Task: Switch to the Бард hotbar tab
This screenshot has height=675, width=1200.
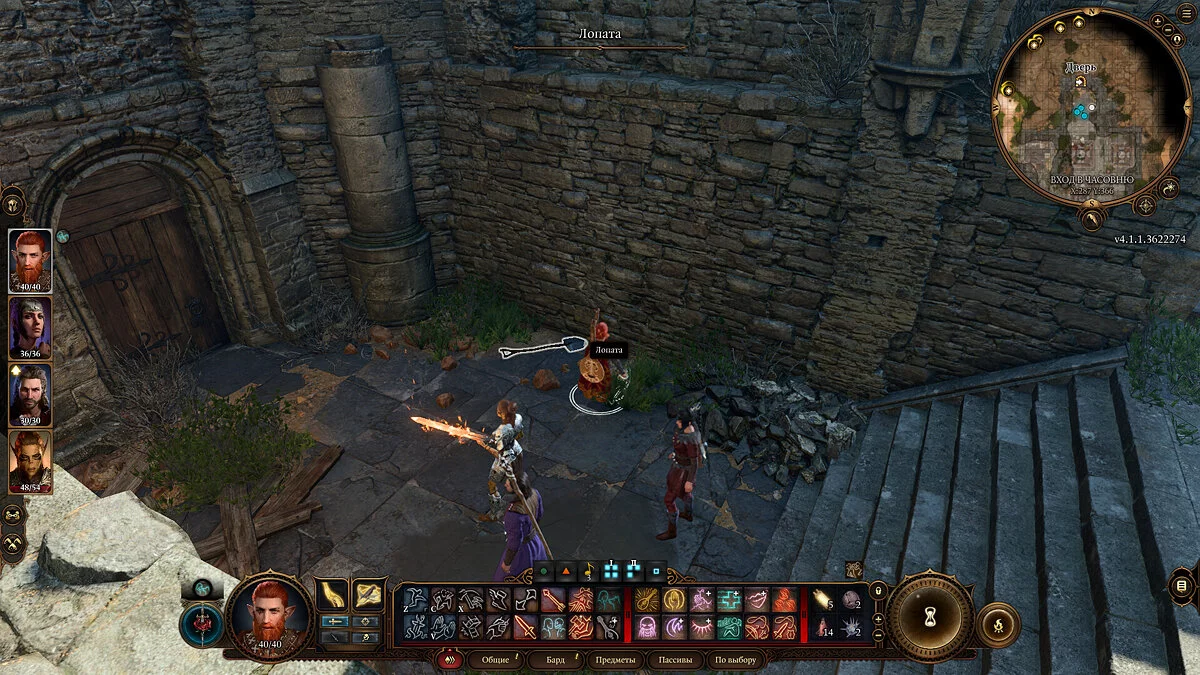Action: [556, 660]
